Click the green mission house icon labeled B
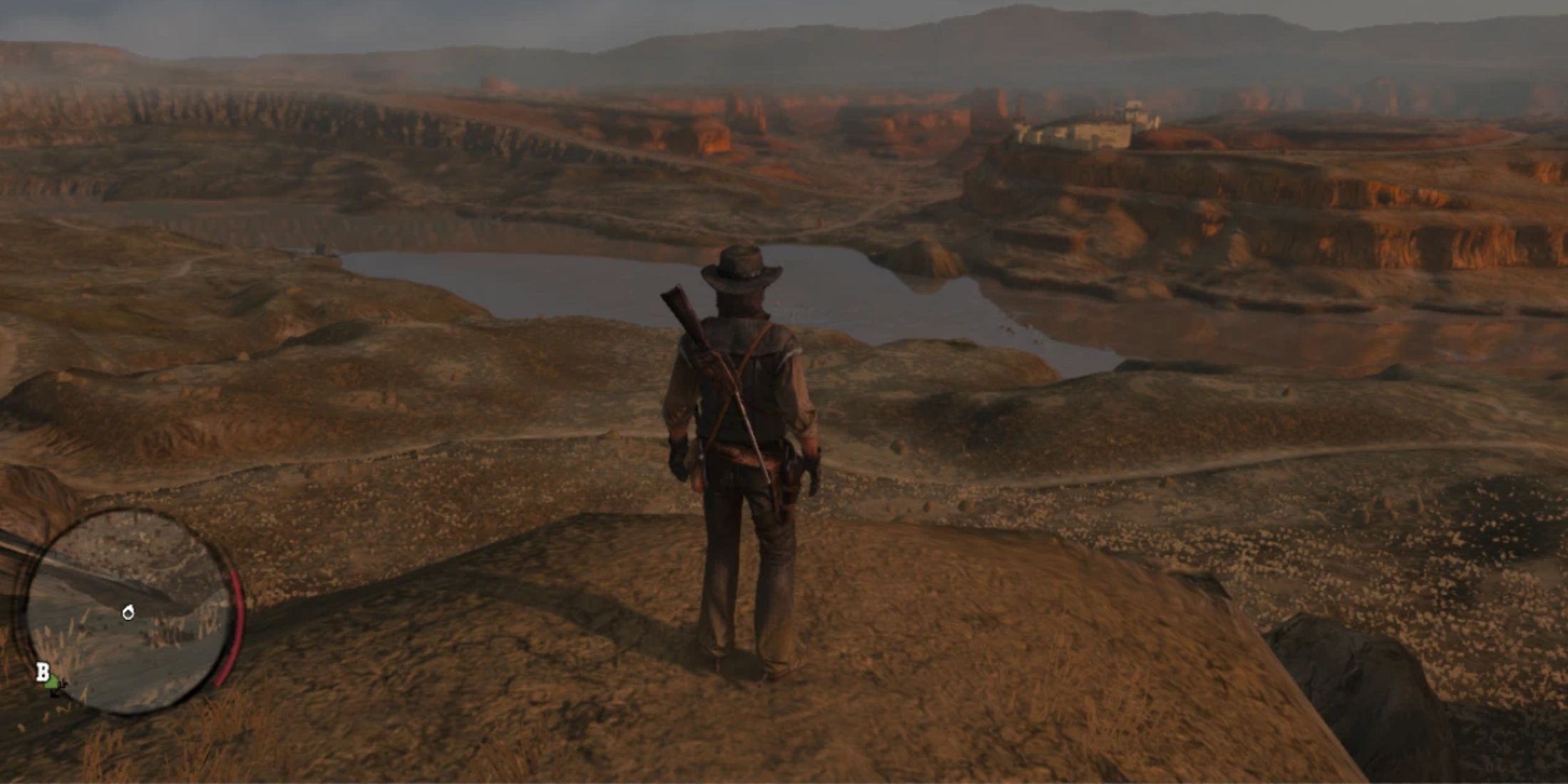Image resolution: width=1568 pixels, height=784 pixels. point(53,683)
